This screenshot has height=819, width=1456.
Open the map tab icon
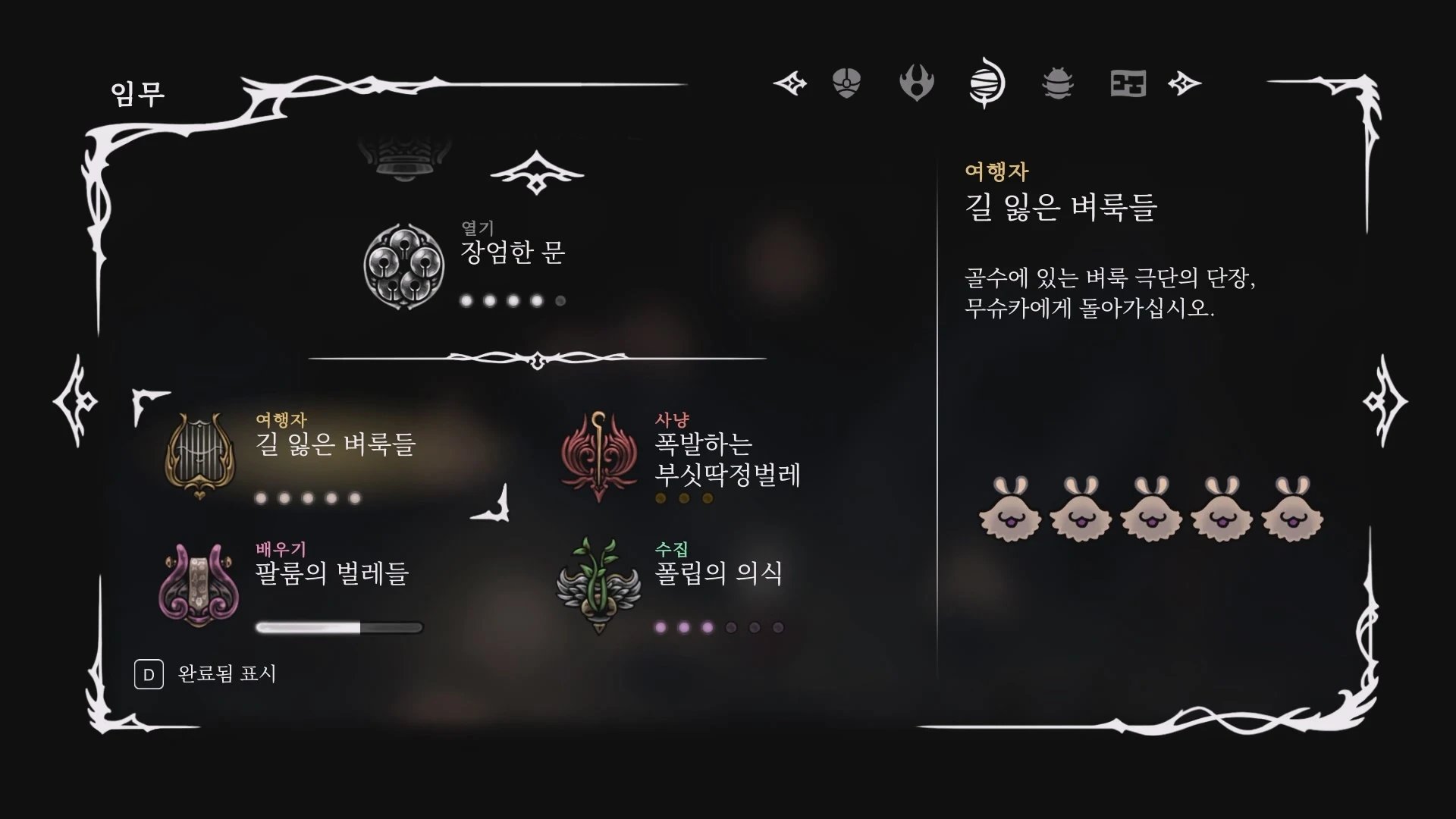click(x=1128, y=84)
